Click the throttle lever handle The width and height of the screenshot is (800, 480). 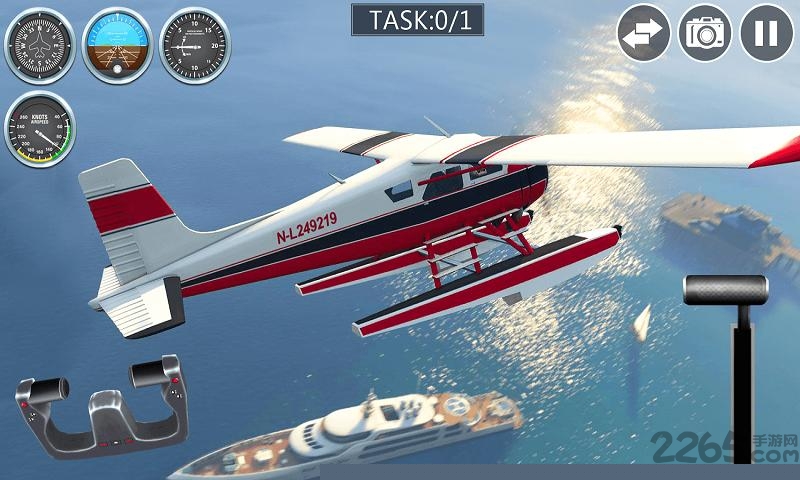click(725, 289)
